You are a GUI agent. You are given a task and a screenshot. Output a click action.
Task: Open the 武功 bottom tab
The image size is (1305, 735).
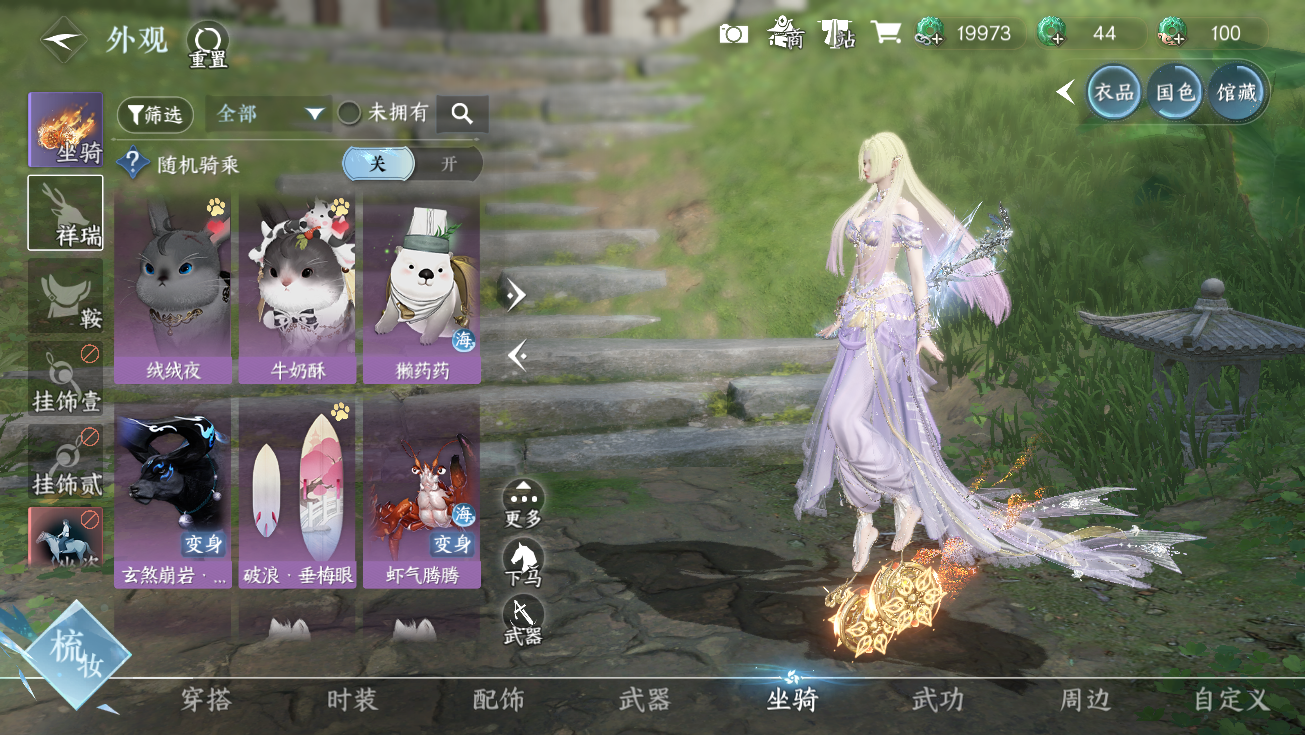tap(937, 700)
